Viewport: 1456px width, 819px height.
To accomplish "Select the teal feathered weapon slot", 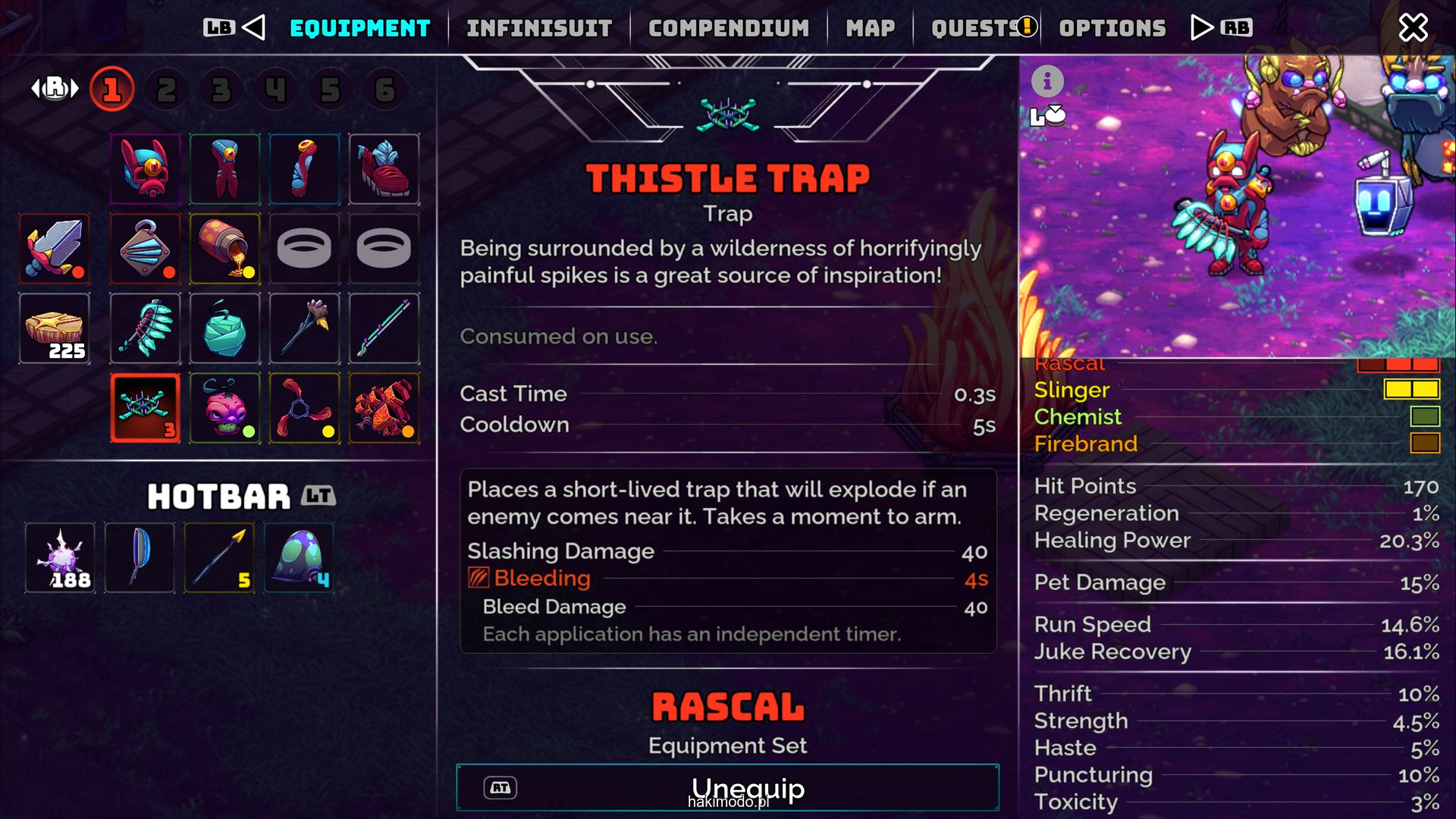I will (x=146, y=328).
